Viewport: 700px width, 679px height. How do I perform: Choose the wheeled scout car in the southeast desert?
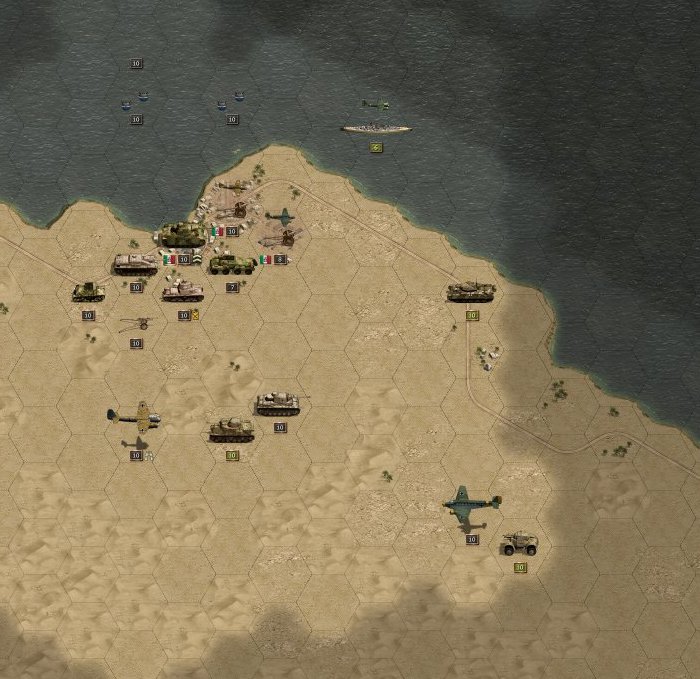pos(520,544)
